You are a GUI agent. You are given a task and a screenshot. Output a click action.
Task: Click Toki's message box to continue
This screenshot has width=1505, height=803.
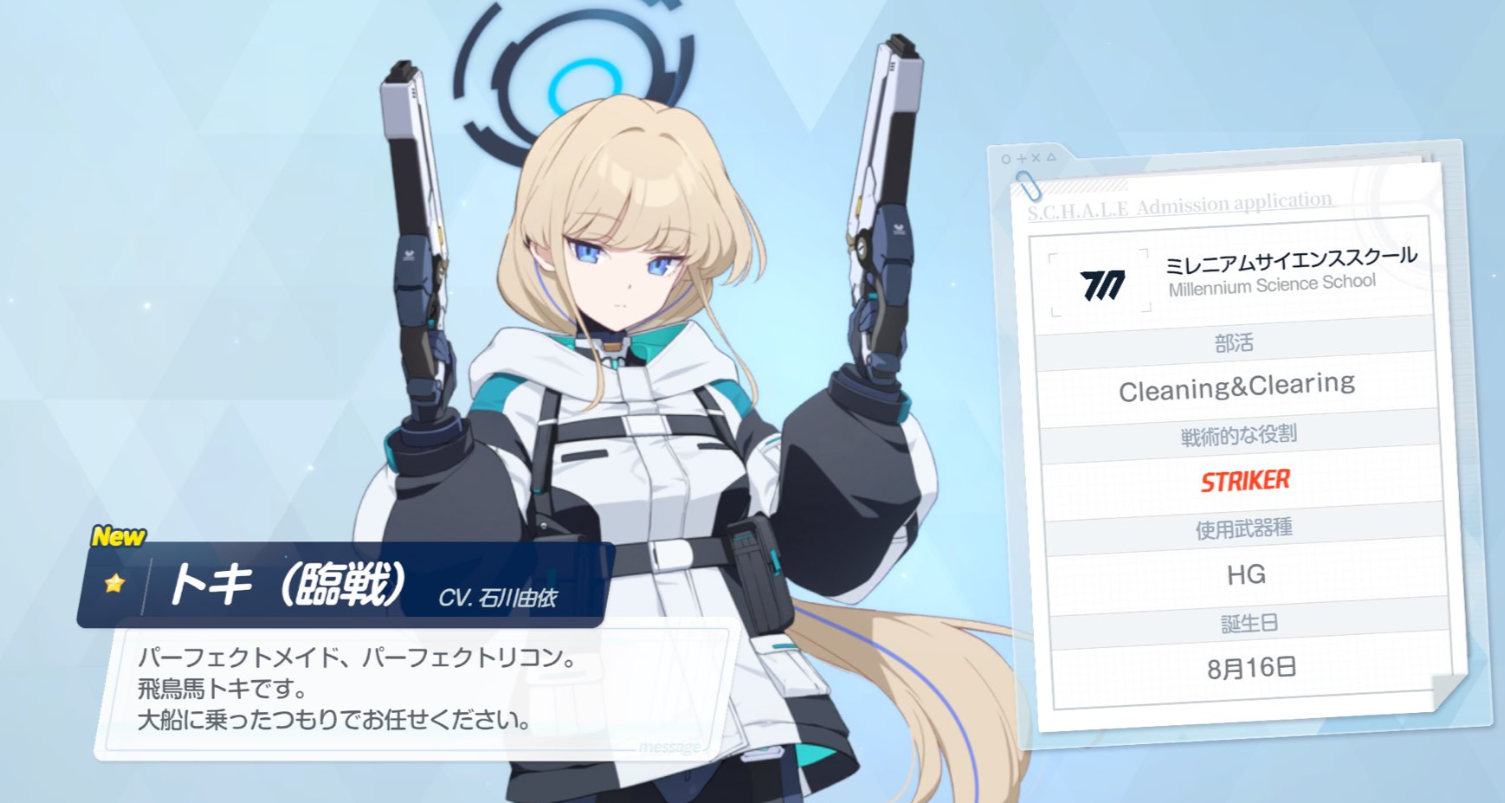click(420, 691)
